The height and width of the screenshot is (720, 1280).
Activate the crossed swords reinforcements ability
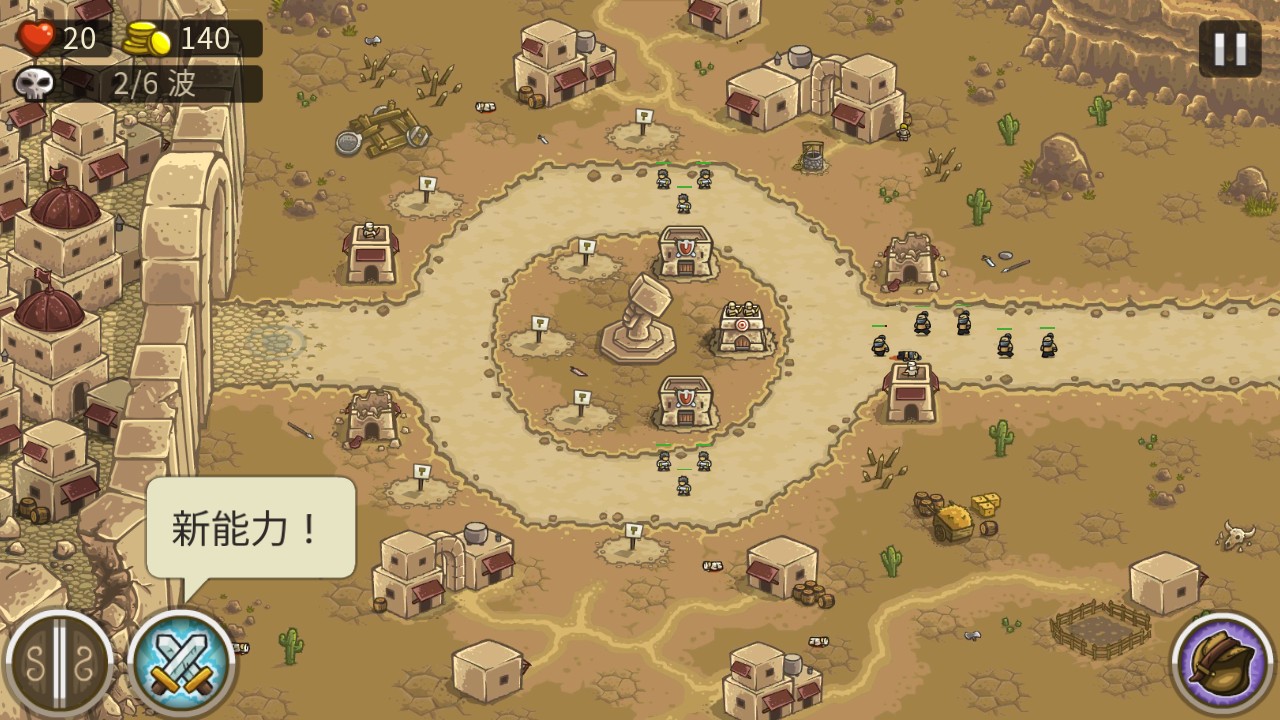coord(181,664)
